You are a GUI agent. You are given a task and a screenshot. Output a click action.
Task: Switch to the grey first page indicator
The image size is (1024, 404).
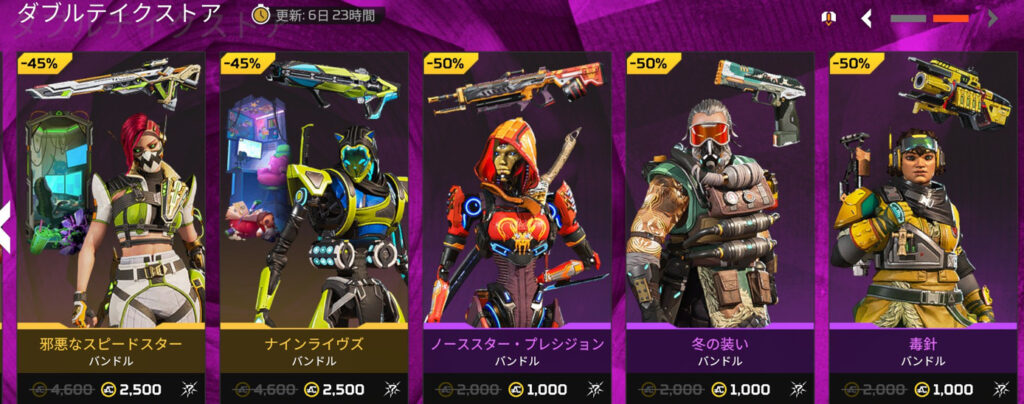click(907, 18)
